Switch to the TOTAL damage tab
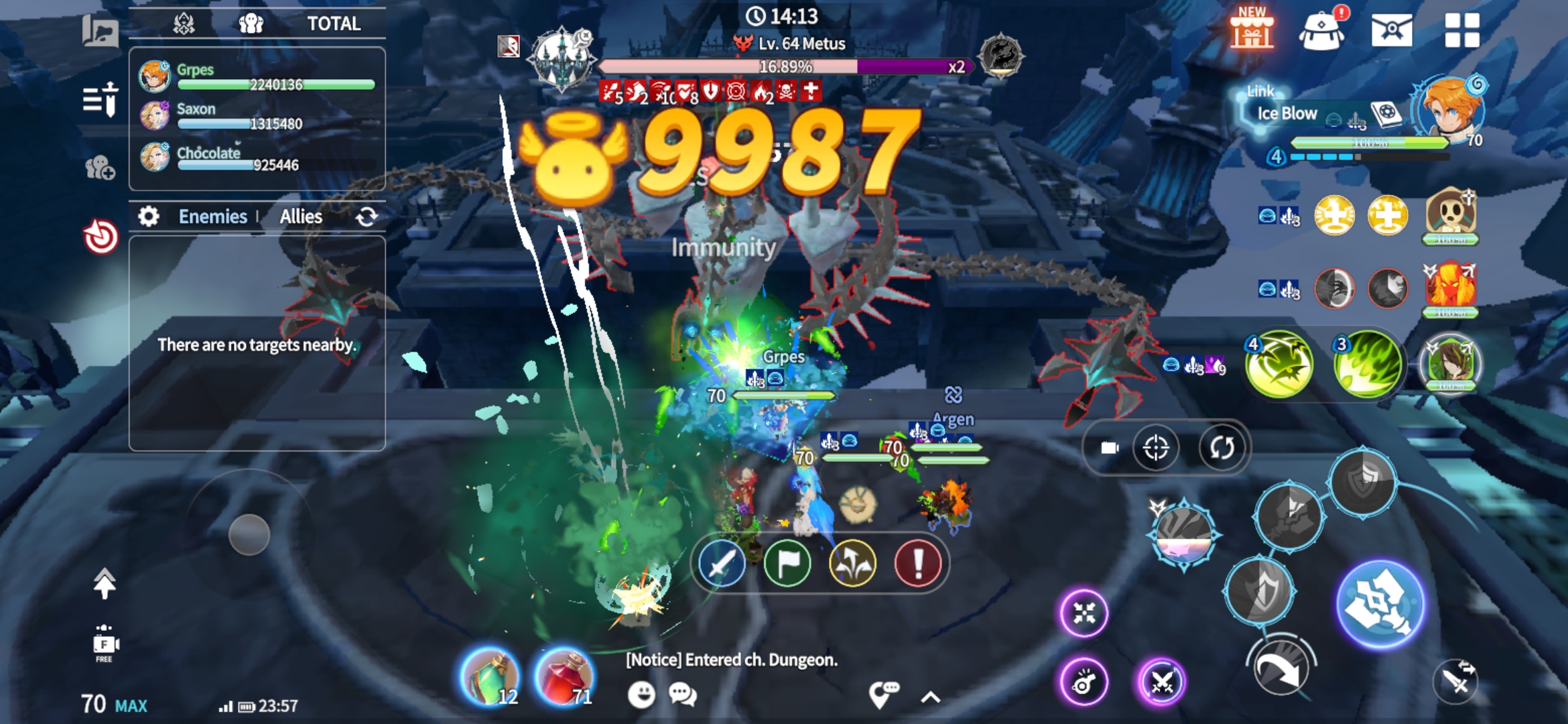Viewport: 1568px width, 724px height. [x=333, y=24]
